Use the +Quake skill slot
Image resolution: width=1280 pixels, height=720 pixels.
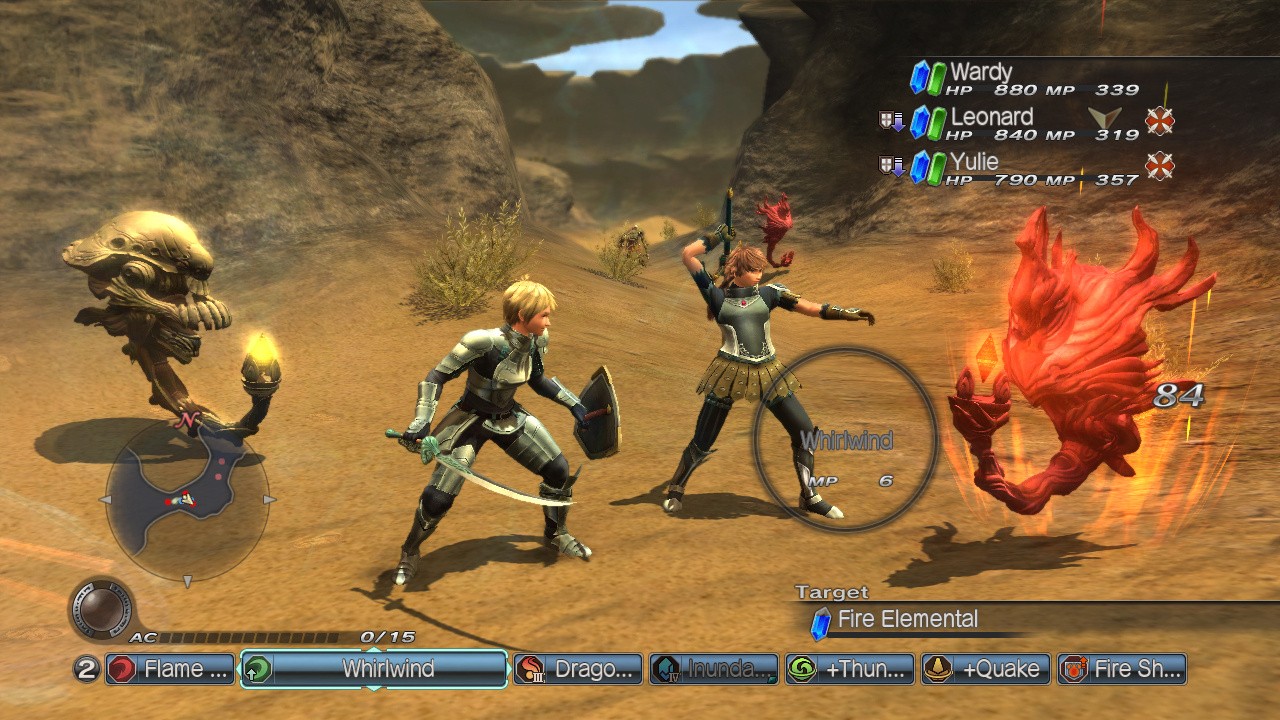(x=986, y=669)
